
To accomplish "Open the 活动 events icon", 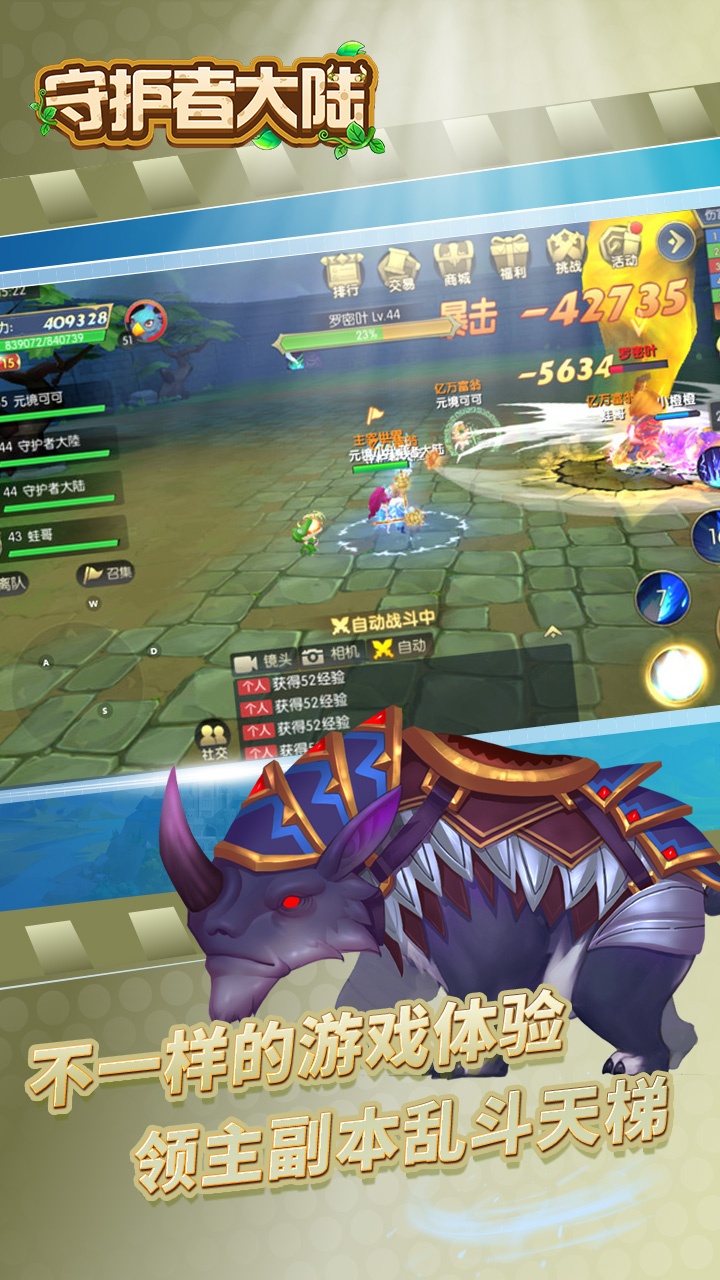I will (x=622, y=245).
